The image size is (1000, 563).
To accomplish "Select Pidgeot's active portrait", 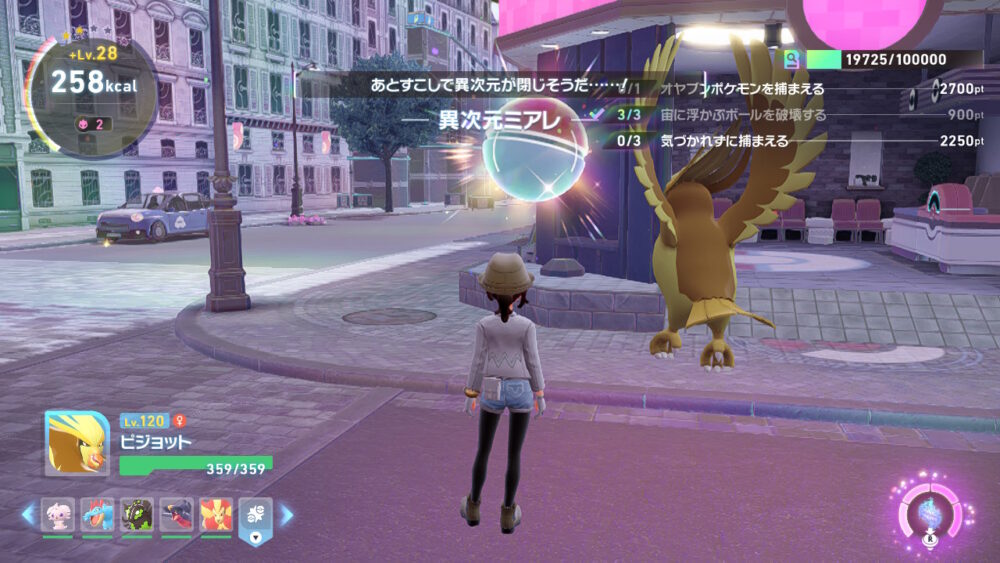I will pyautogui.click(x=77, y=442).
